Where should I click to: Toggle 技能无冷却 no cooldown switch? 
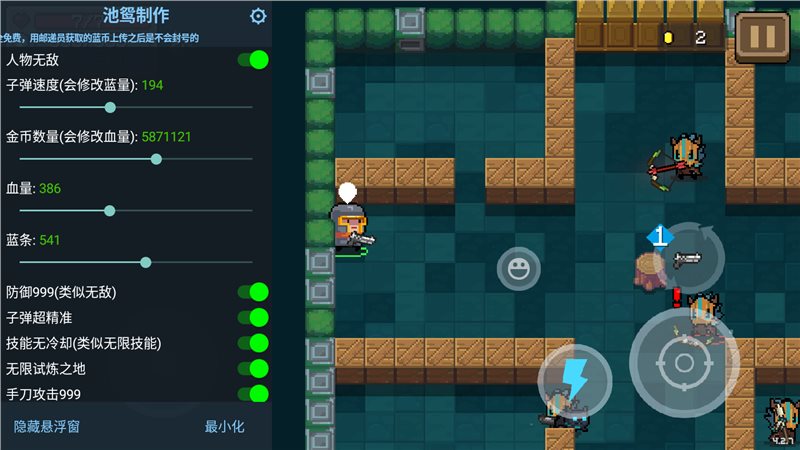253,343
